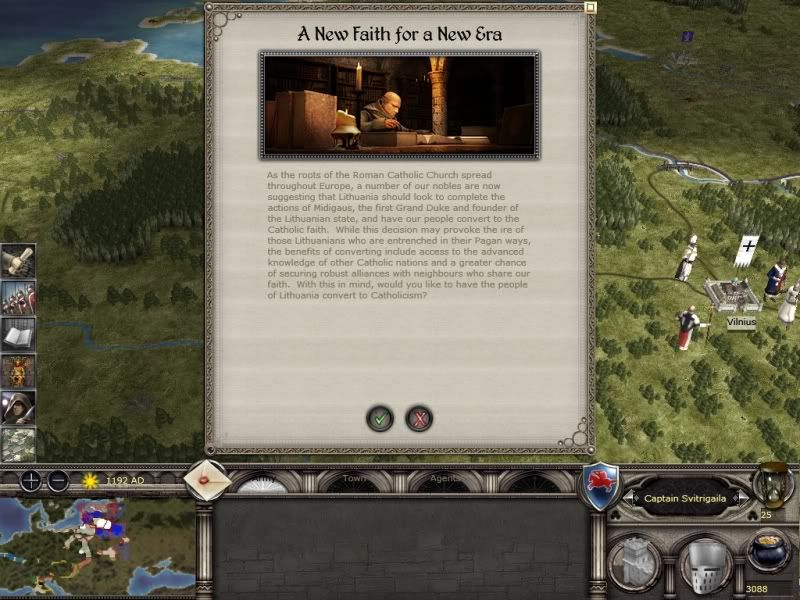End the turn with the hourglass button
The width and height of the screenshot is (800, 600).
click(x=772, y=486)
